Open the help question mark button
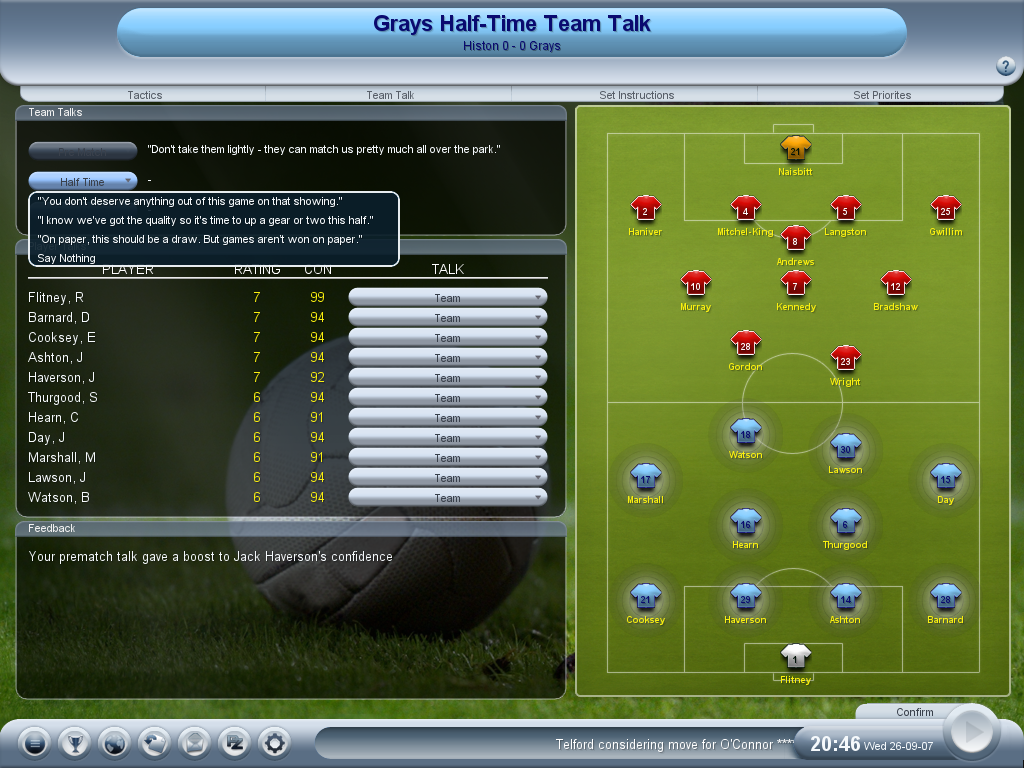 pyautogui.click(x=1006, y=67)
